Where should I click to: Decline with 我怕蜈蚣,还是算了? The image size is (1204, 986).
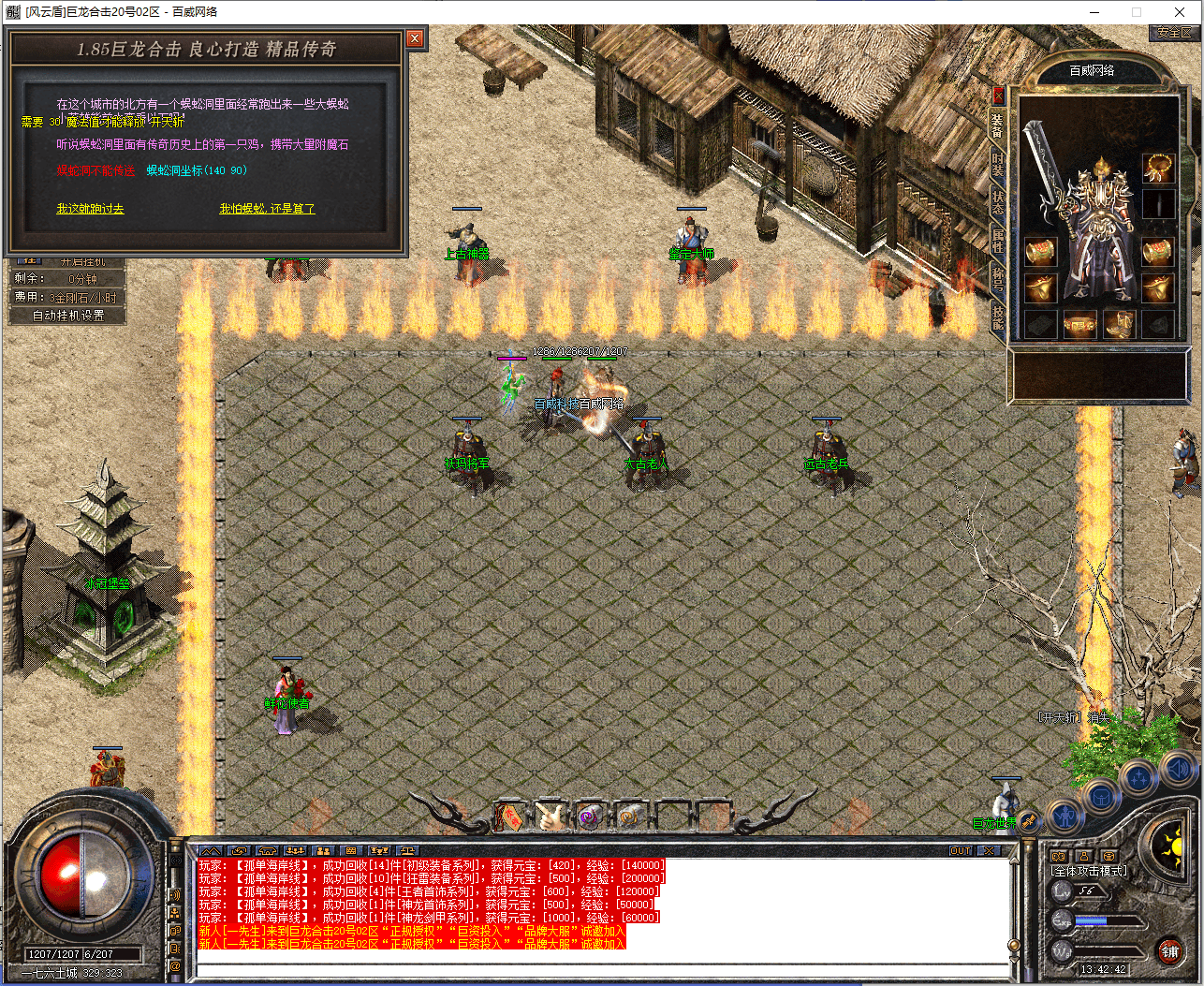click(x=267, y=209)
